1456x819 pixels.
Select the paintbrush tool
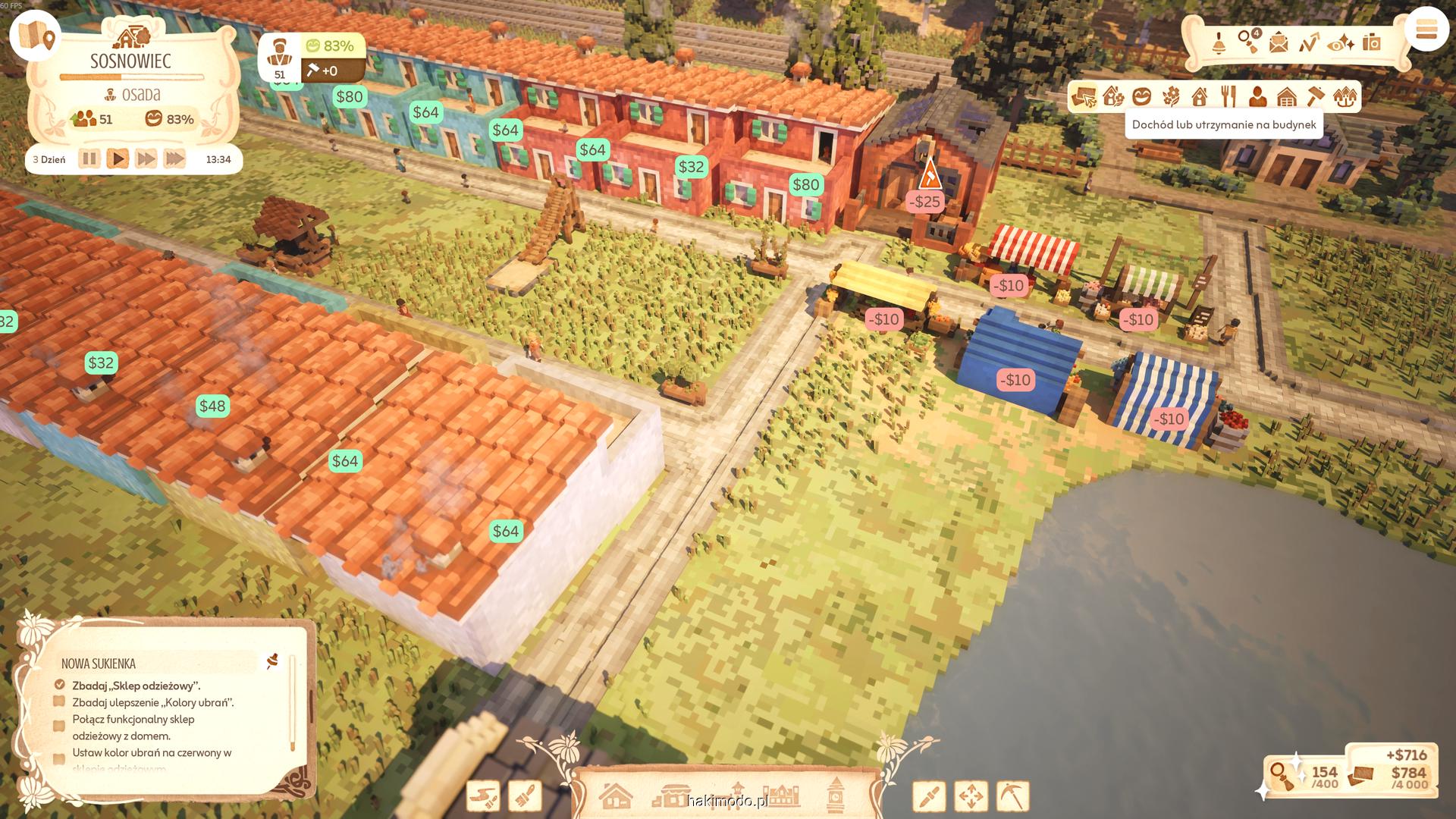pyautogui.click(x=525, y=796)
